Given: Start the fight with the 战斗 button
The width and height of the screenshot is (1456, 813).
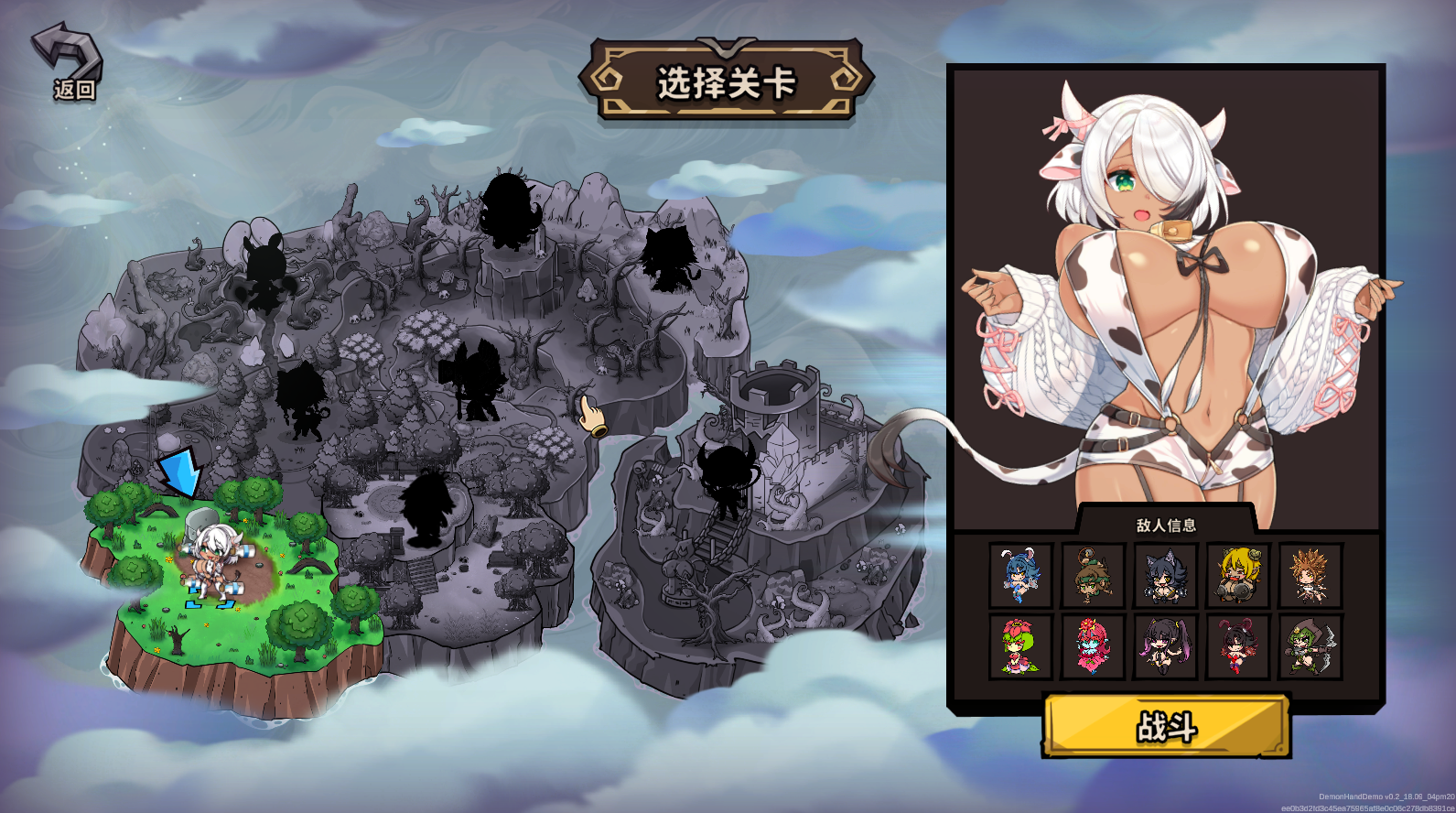Looking at the screenshot, I should [1166, 726].
